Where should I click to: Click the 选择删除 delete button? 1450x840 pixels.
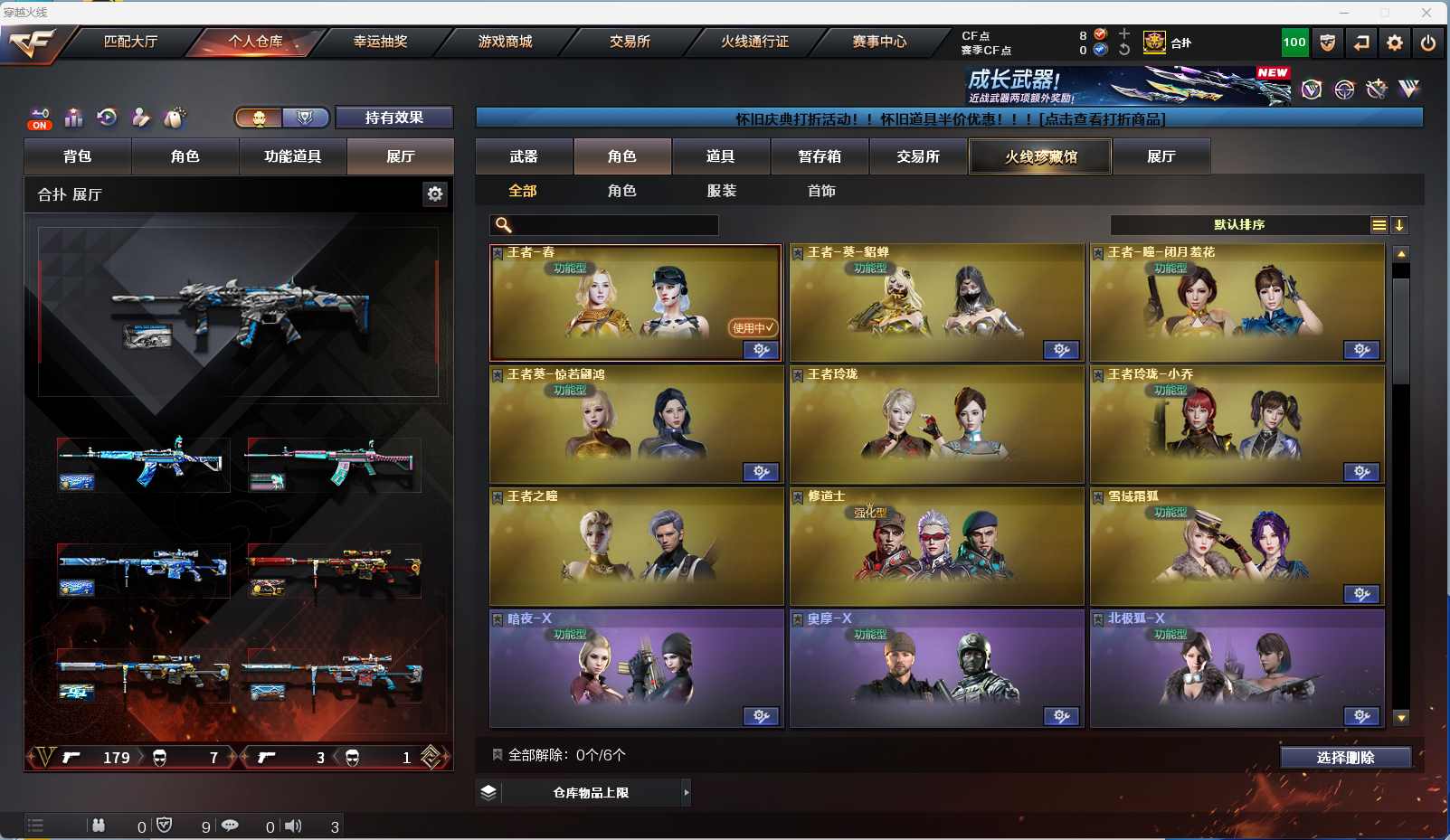tap(1345, 758)
